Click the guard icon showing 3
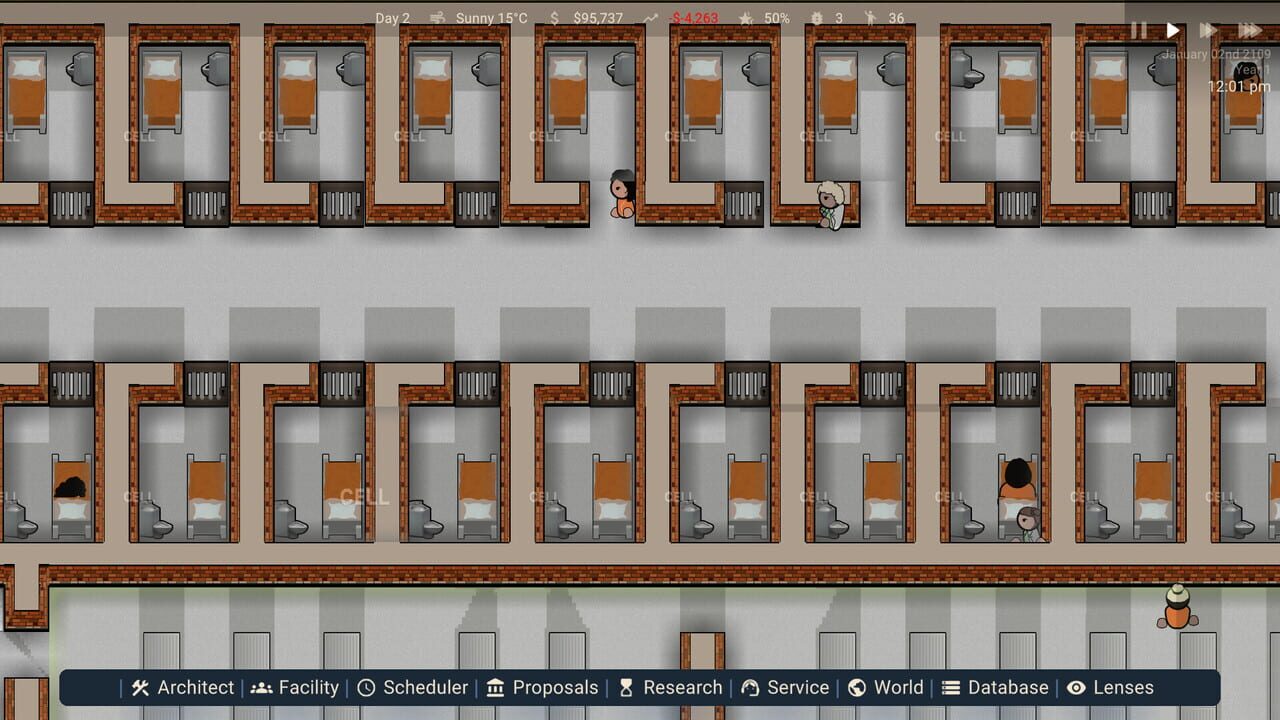 pyautogui.click(x=815, y=17)
